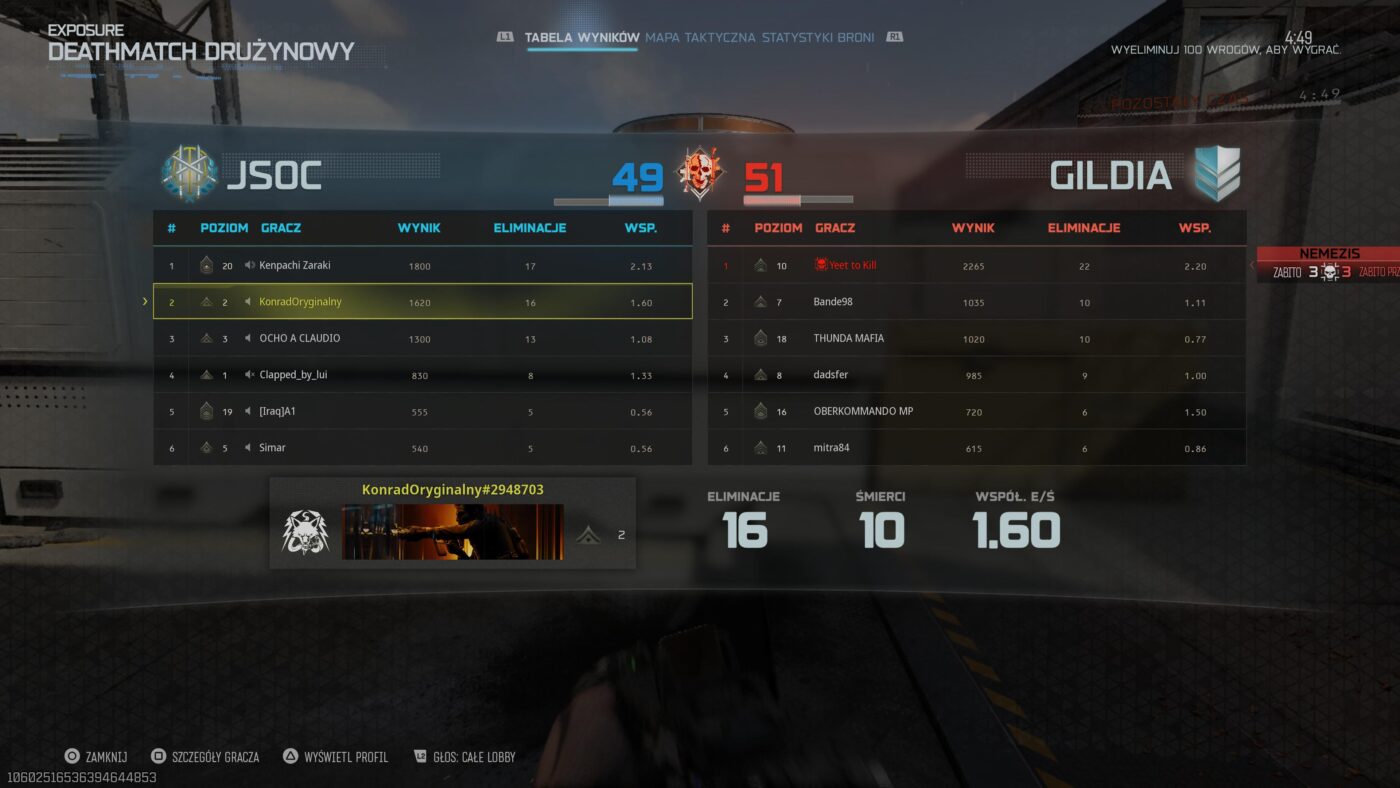Choose the Bande98 scoreboard row
1400x788 pixels.
(x=976, y=302)
